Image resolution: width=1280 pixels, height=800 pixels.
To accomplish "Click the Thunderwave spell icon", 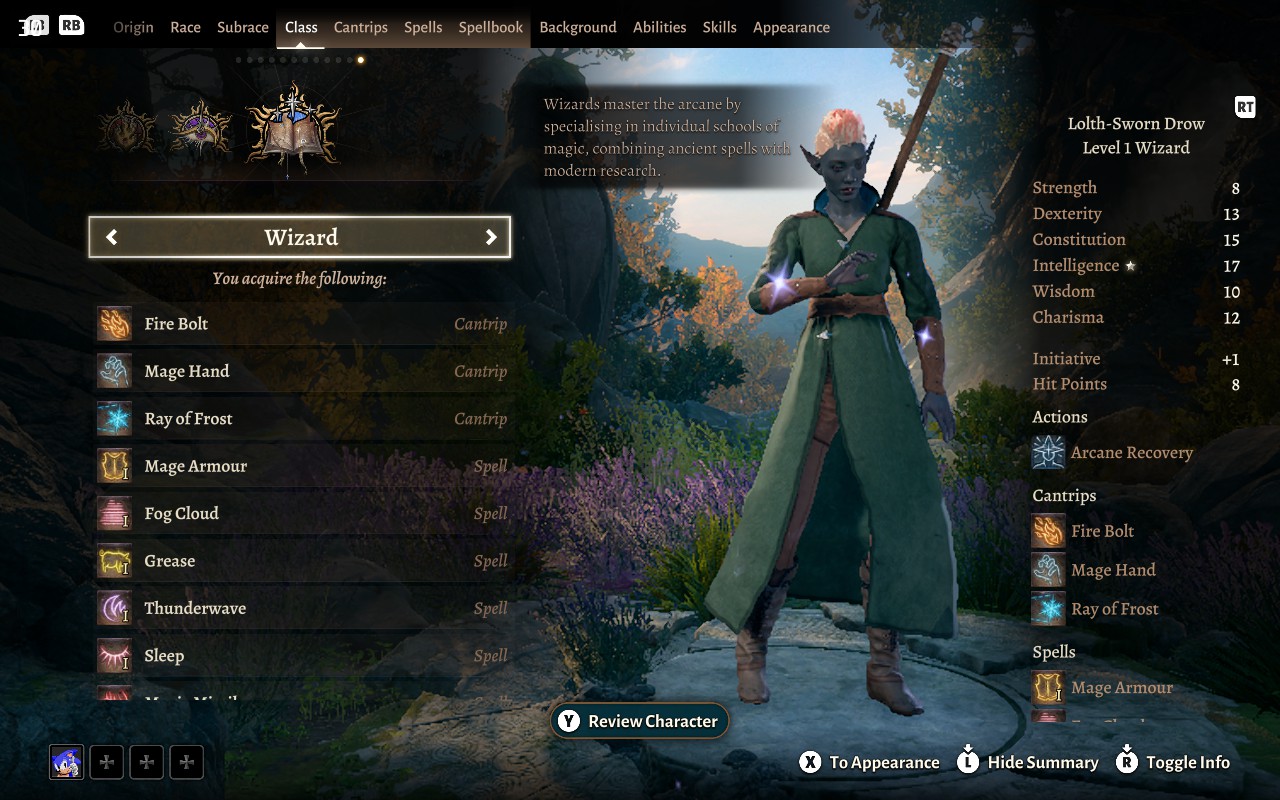I will coord(114,608).
